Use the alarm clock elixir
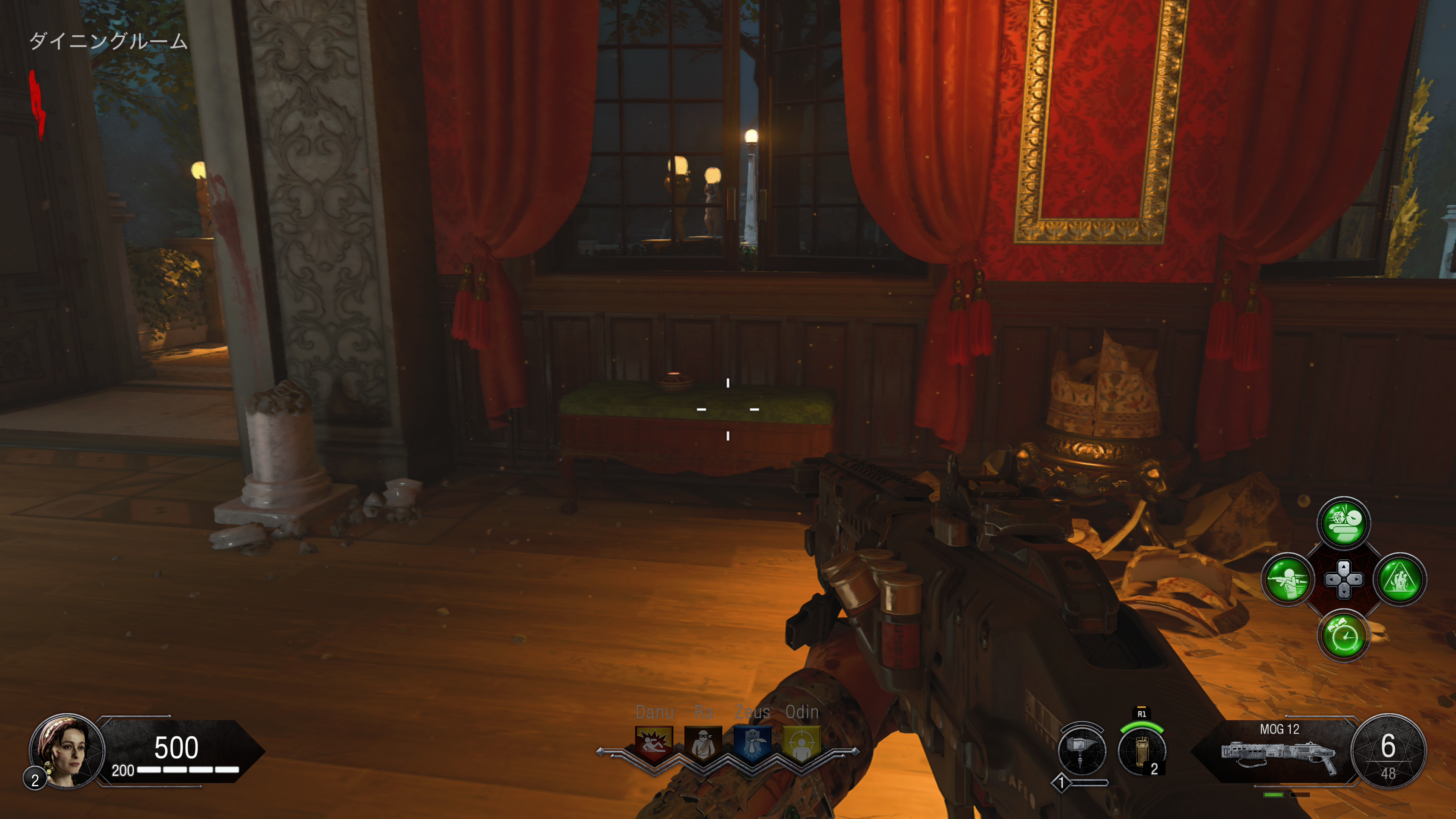1456x819 pixels. tap(1343, 636)
